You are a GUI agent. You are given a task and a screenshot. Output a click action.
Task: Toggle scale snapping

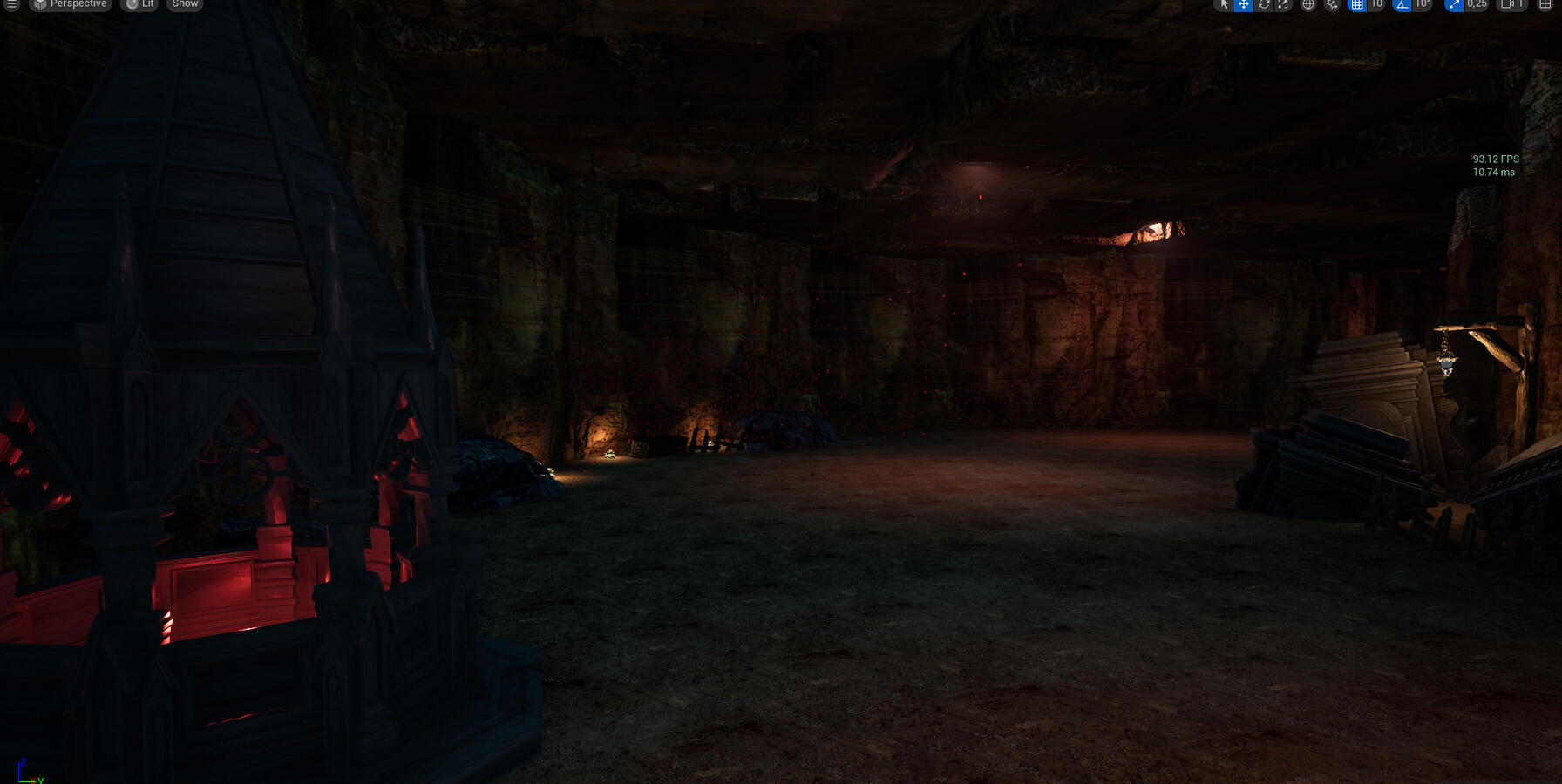point(1454,4)
